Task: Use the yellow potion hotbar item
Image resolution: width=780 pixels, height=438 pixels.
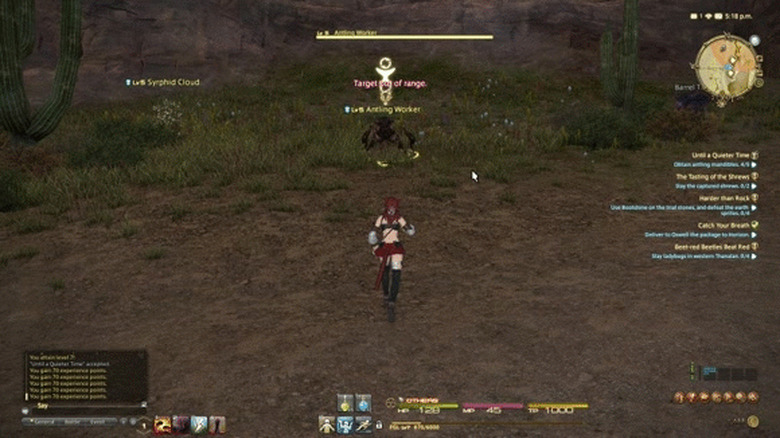Action: point(344,403)
